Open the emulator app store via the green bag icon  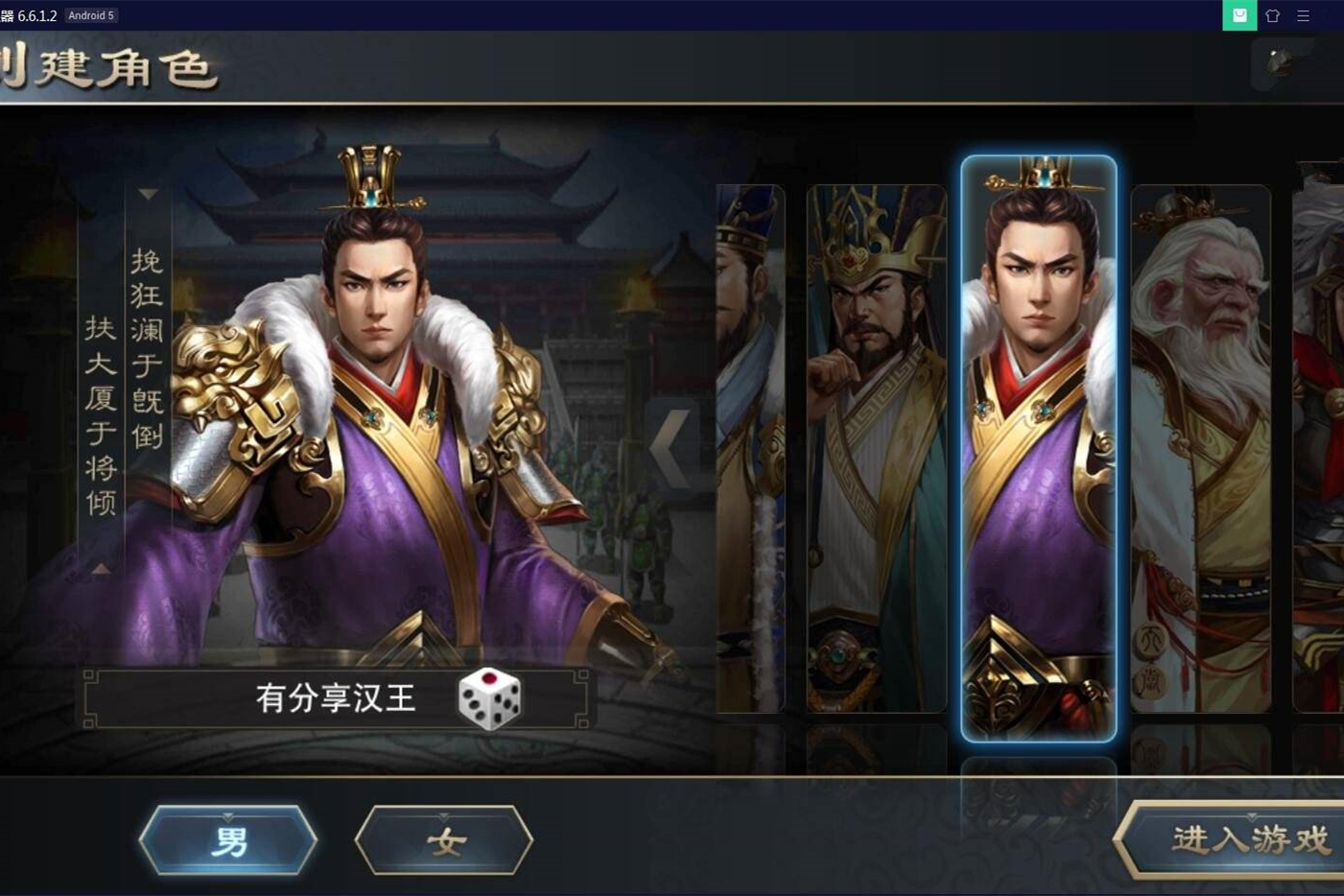pyautogui.click(x=1239, y=15)
